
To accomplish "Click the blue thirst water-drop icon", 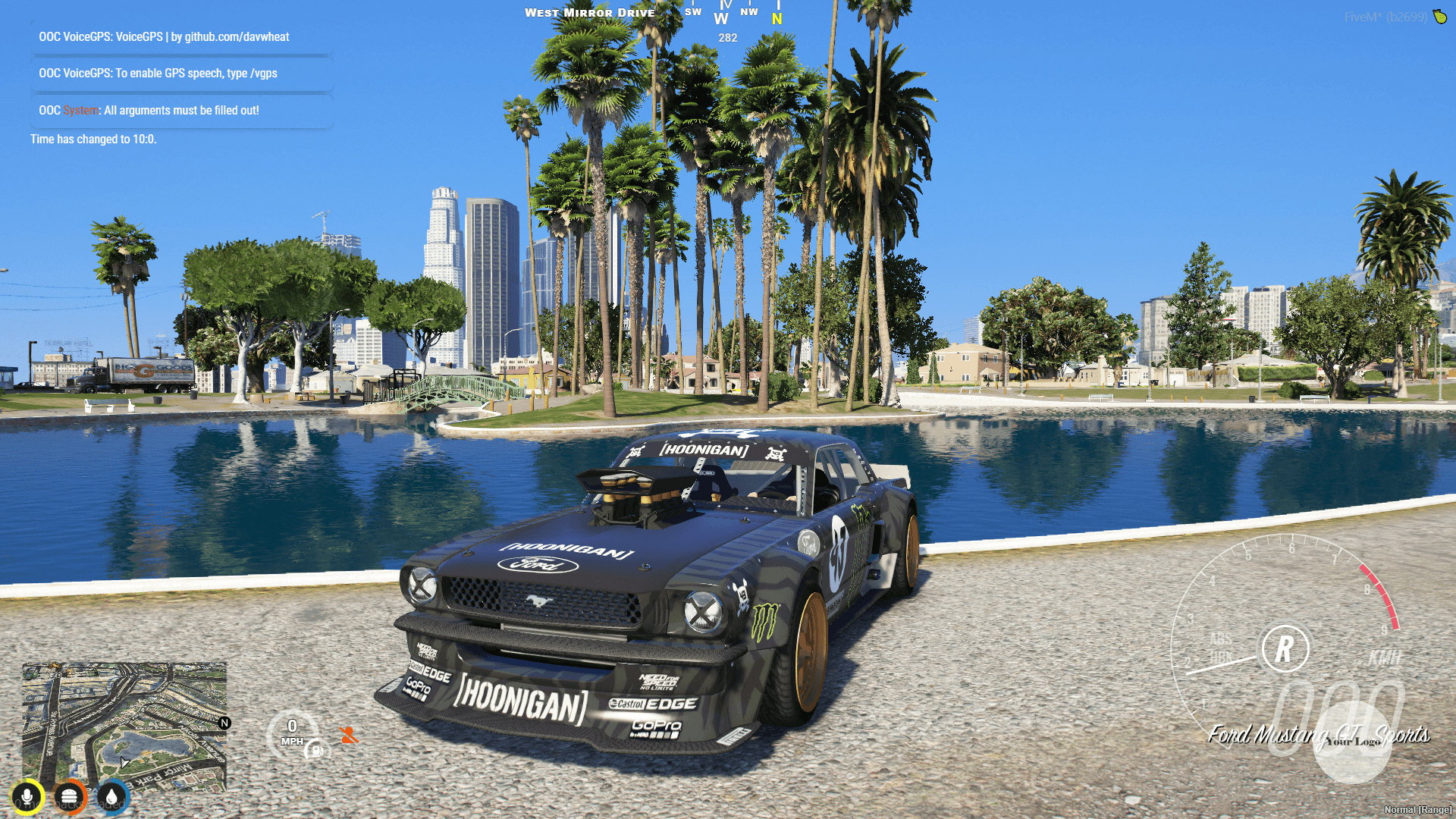I will [111, 797].
